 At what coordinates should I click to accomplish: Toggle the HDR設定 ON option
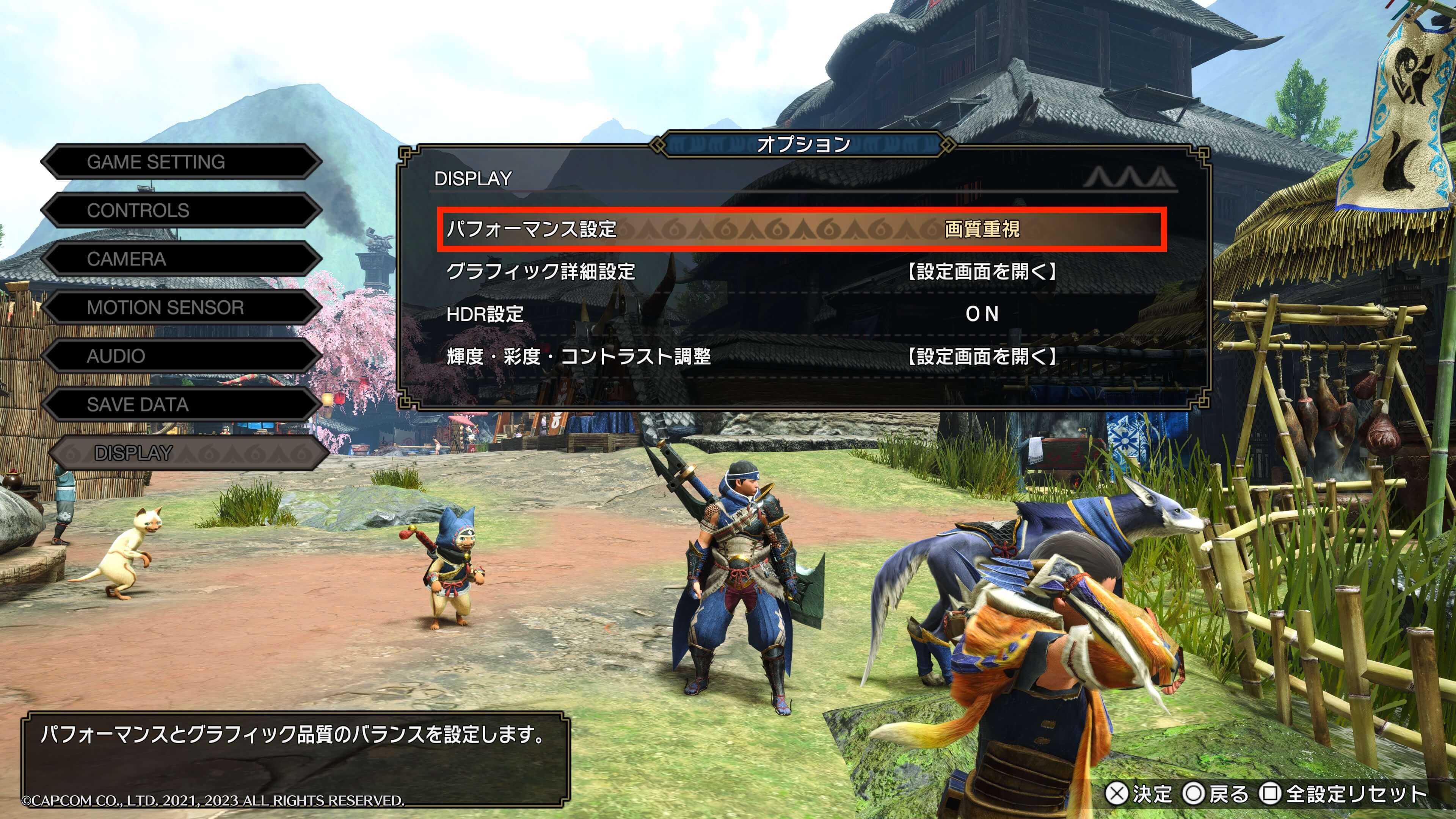coord(982,314)
